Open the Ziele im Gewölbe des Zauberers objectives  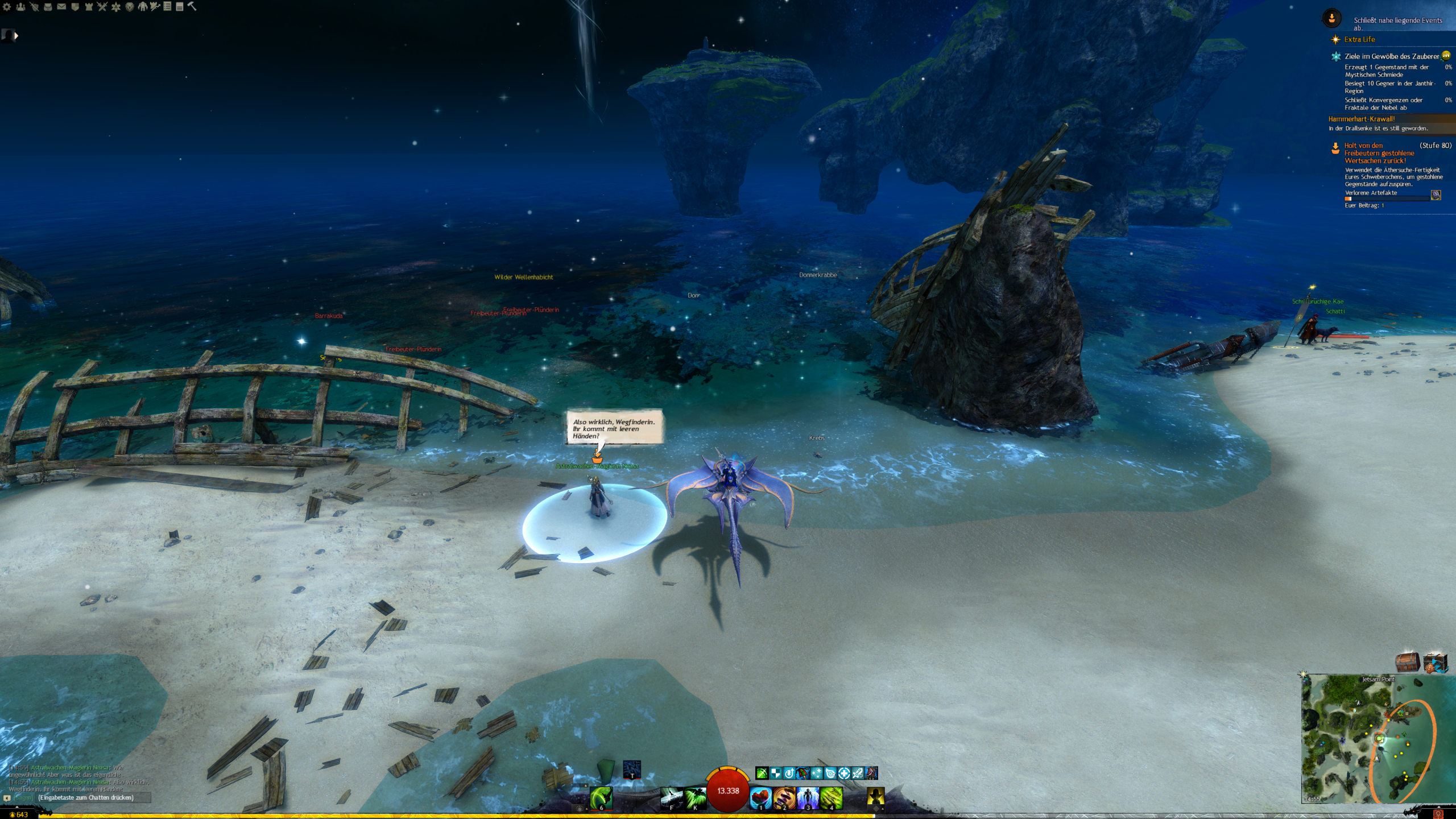click(x=1391, y=56)
